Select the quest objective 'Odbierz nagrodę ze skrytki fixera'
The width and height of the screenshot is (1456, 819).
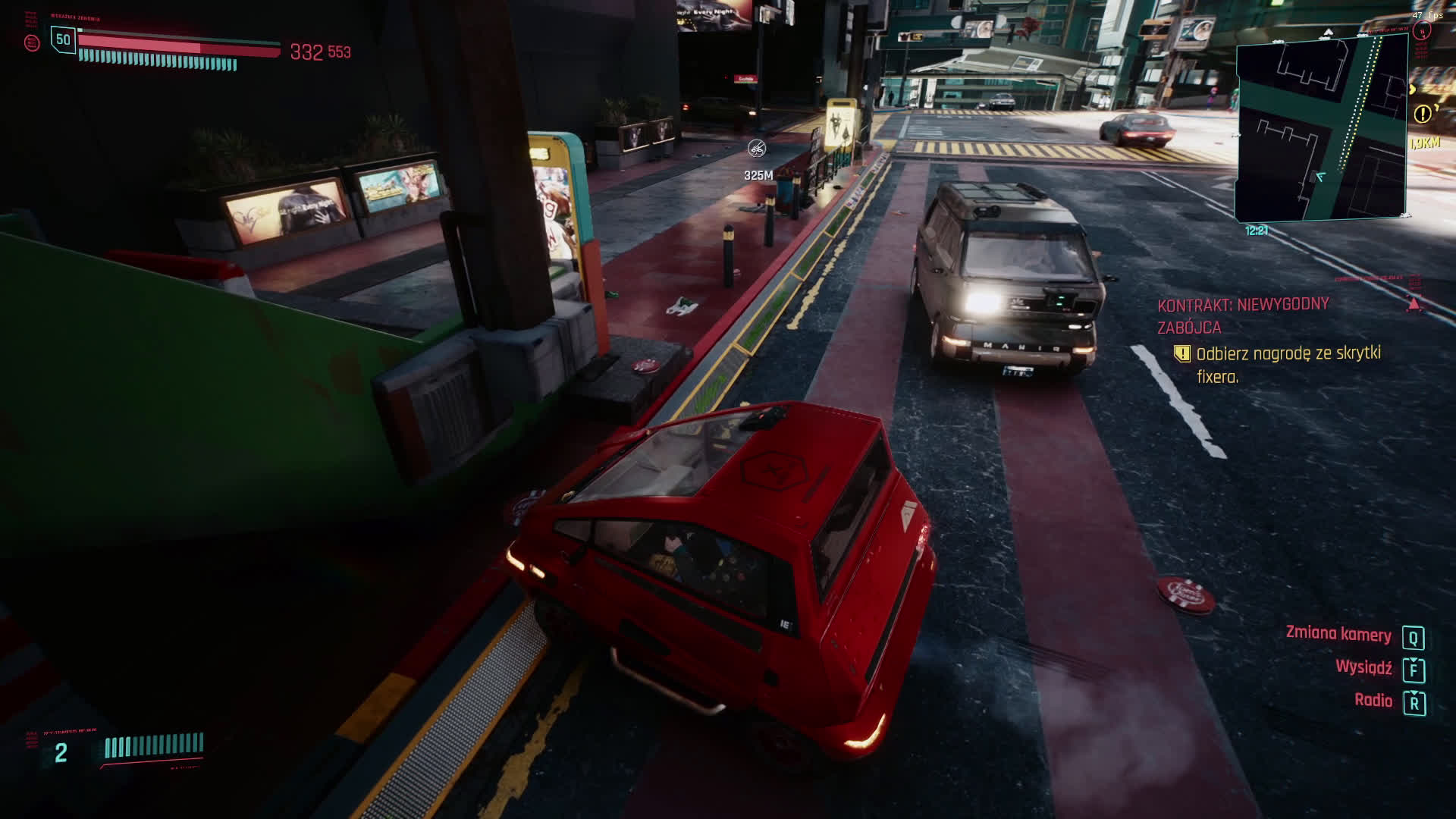tap(1288, 364)
